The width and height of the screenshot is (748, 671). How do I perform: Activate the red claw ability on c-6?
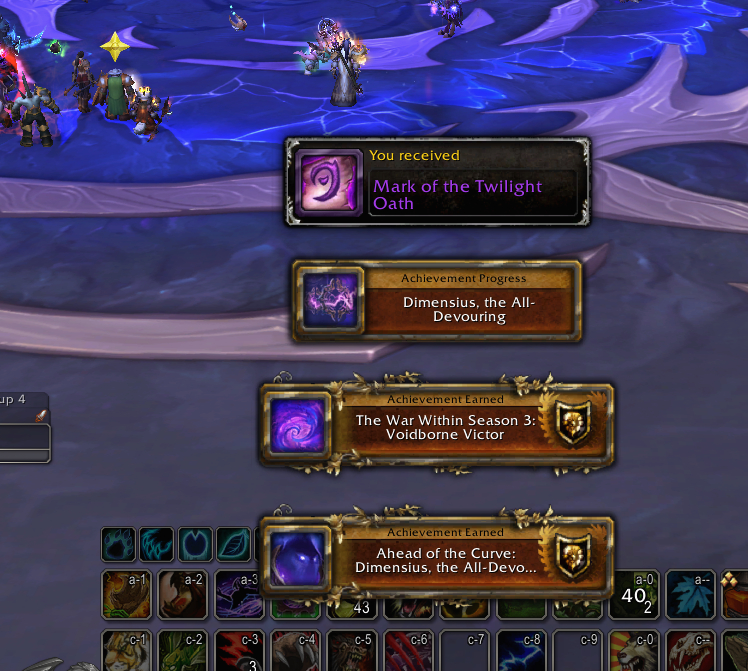coord(408,651)
